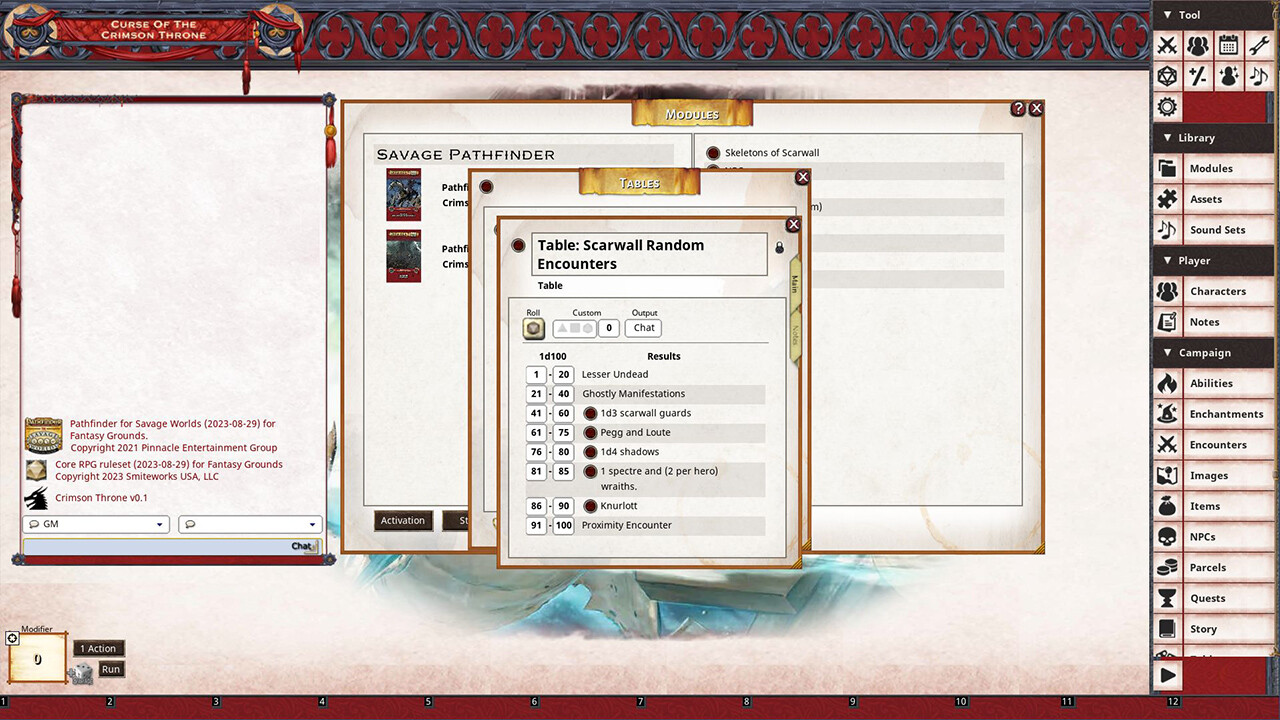Toggle the 1d3 scarwall guards link marker
This screenshot has width=1280, height=720.
point(589,413)
